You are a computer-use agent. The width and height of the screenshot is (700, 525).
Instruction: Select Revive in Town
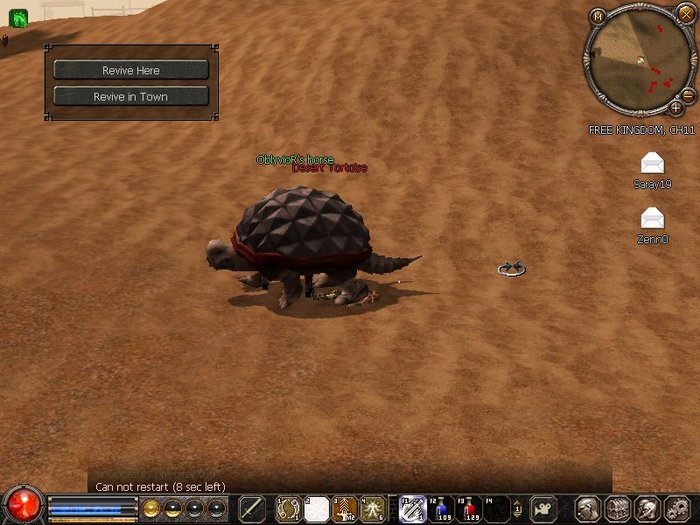click(x=131, y=97)
